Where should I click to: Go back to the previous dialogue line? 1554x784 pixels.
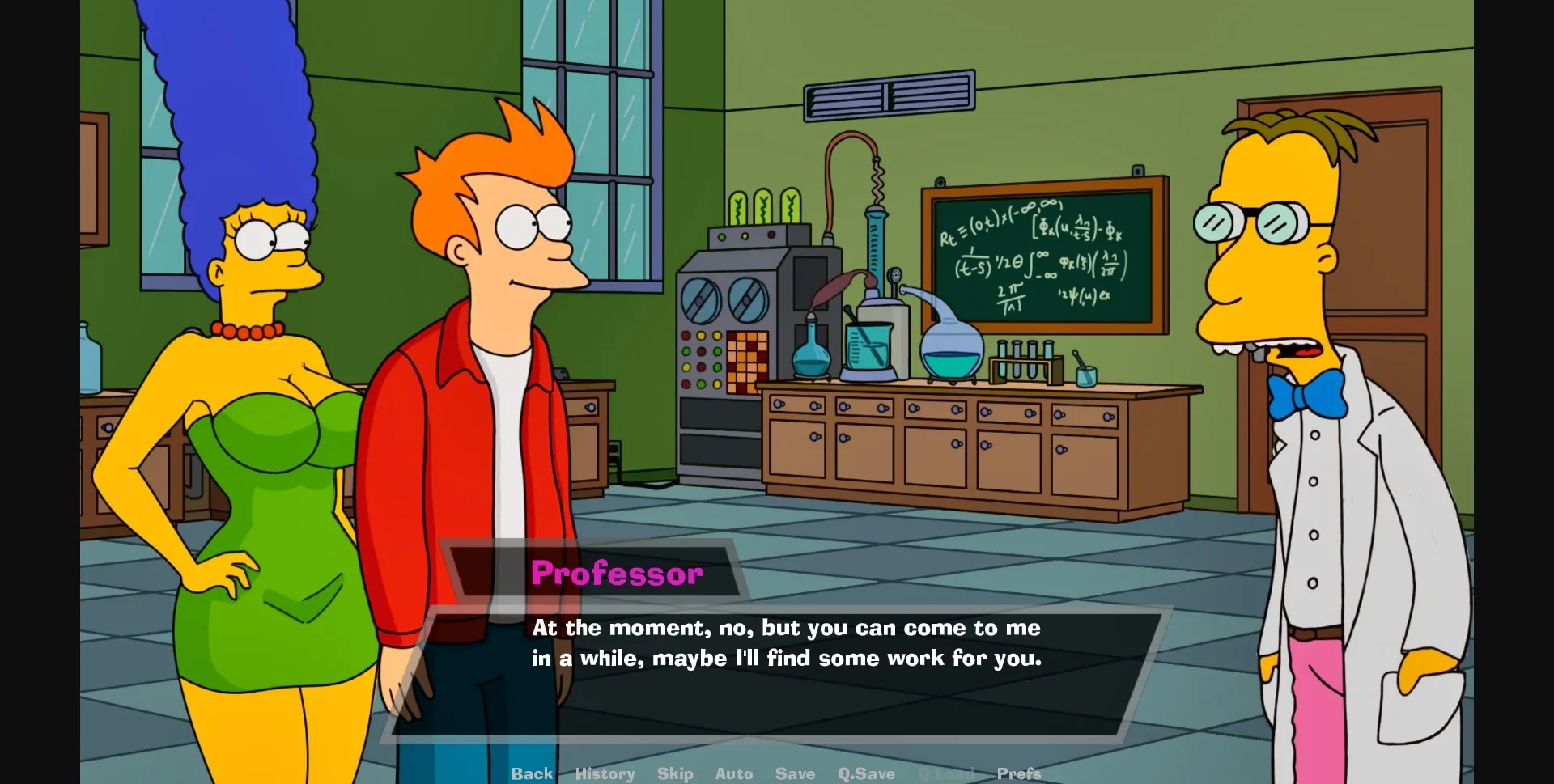(x=532, y=773)
